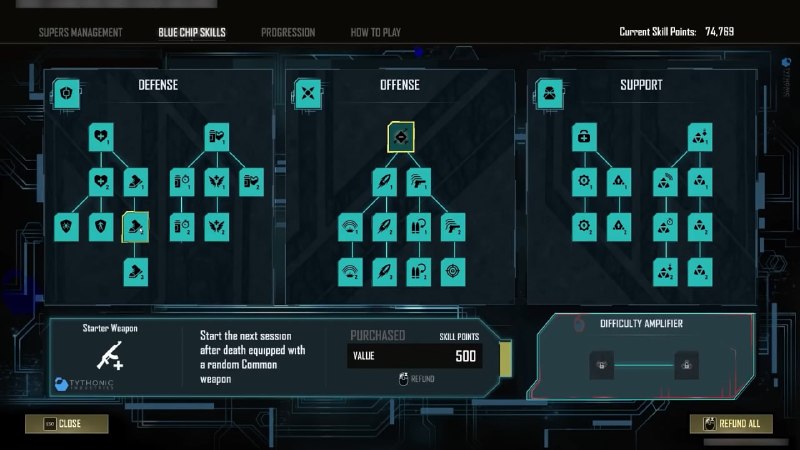Close the skills screen
The width and height of the screenshot is (800, 450).
coord(67,424)
